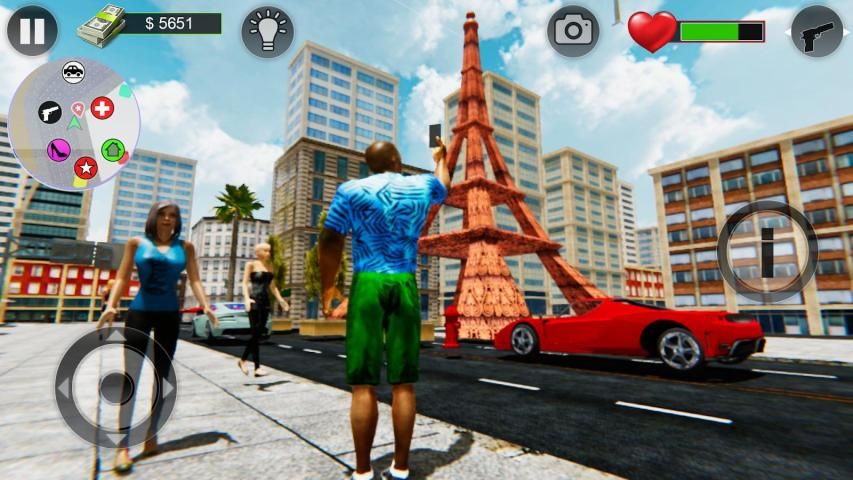Image resolution: width=853 pixels, height=480 pixels.
Task: Open the pistol weapon button
Action: [817, 31]
